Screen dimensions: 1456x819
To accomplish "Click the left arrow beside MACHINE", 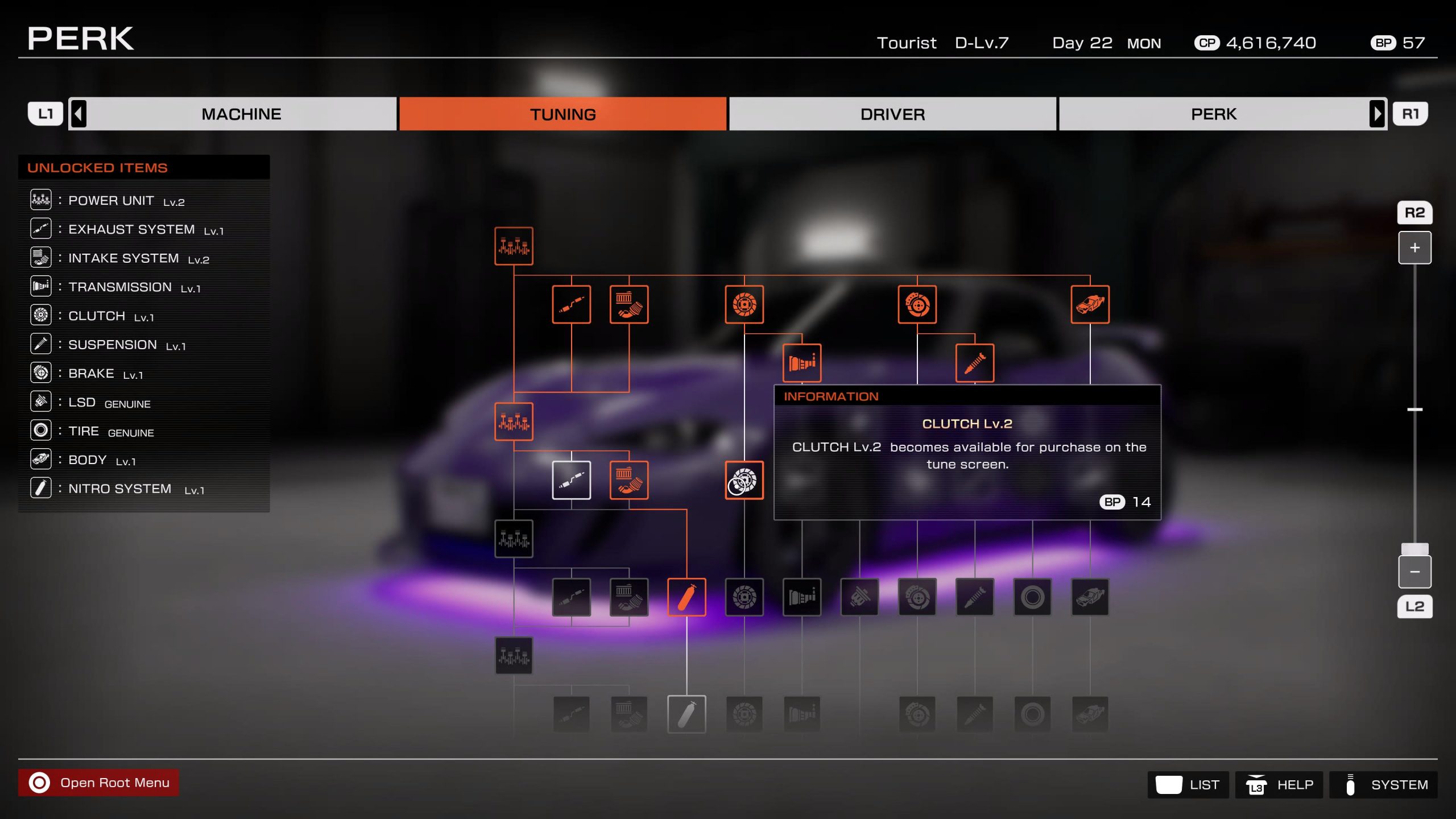I will [79, 114].
